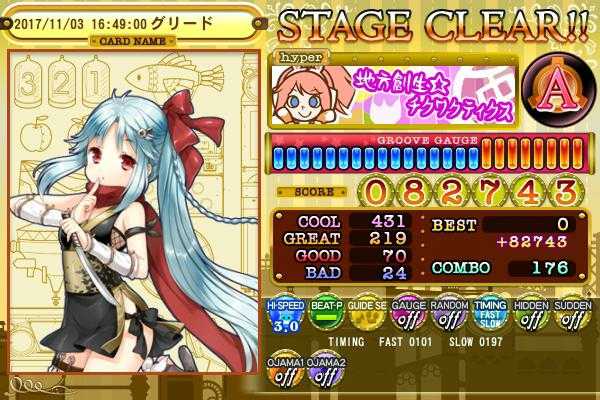Image resolution: width=600 pixels, height=400 pixels.
Task: Click the green BEAT-P option icon
Action: click(322, 318)
